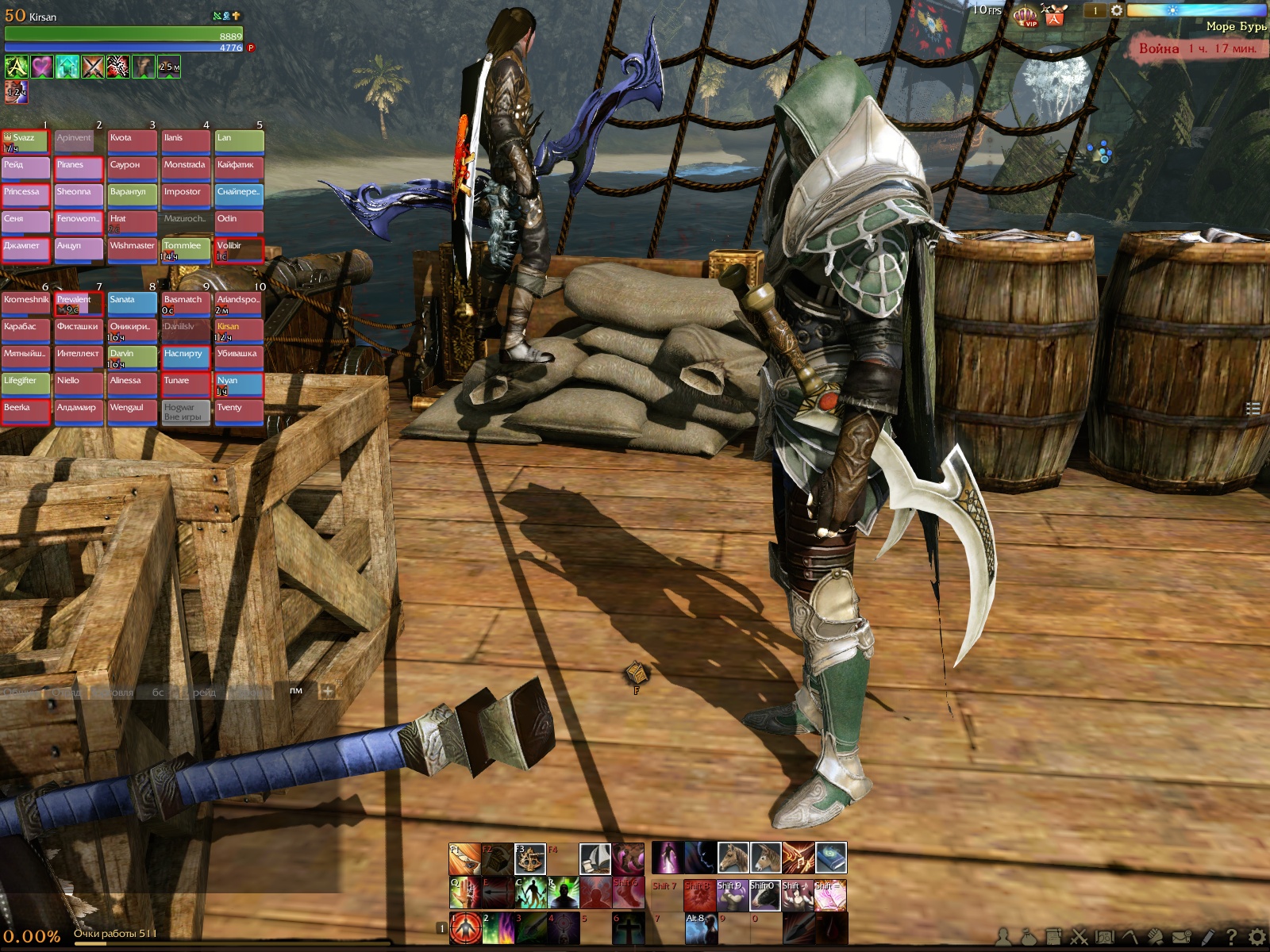Add a chat tab with the plus button
The image size is (1270, 952).
pyautogui.click(x=327, y=691)
